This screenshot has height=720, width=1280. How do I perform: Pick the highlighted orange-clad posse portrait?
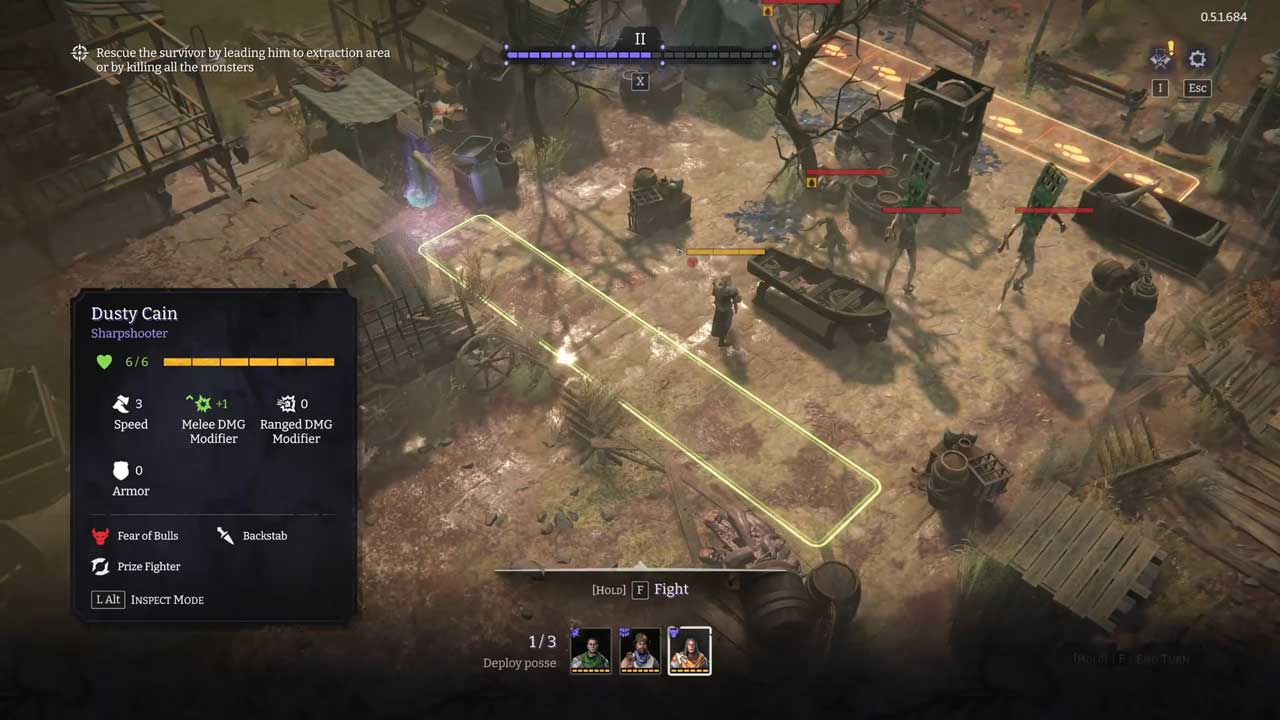[689, 650]
